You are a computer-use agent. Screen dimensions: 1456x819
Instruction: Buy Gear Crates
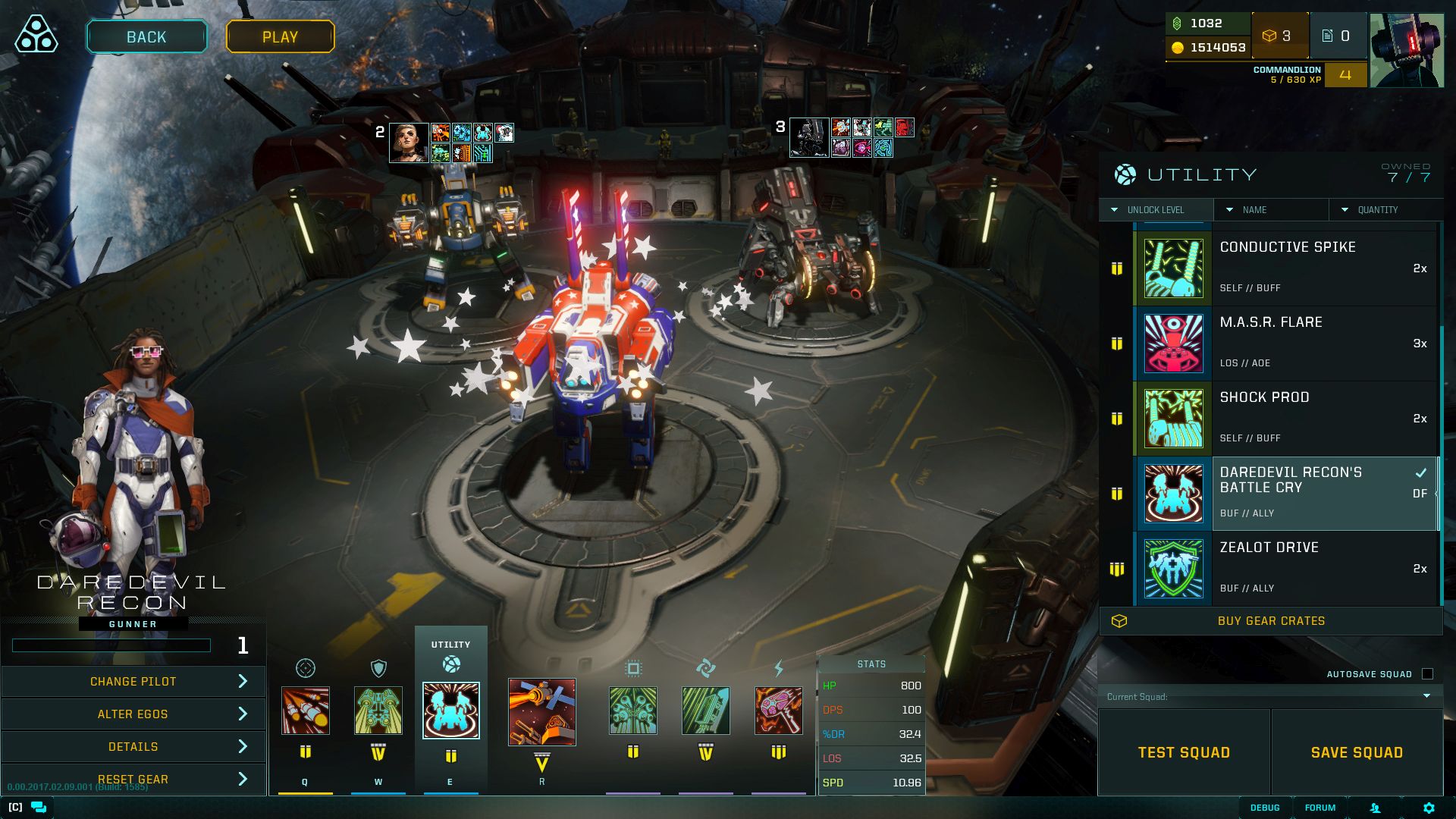[x=1271, y=621]
